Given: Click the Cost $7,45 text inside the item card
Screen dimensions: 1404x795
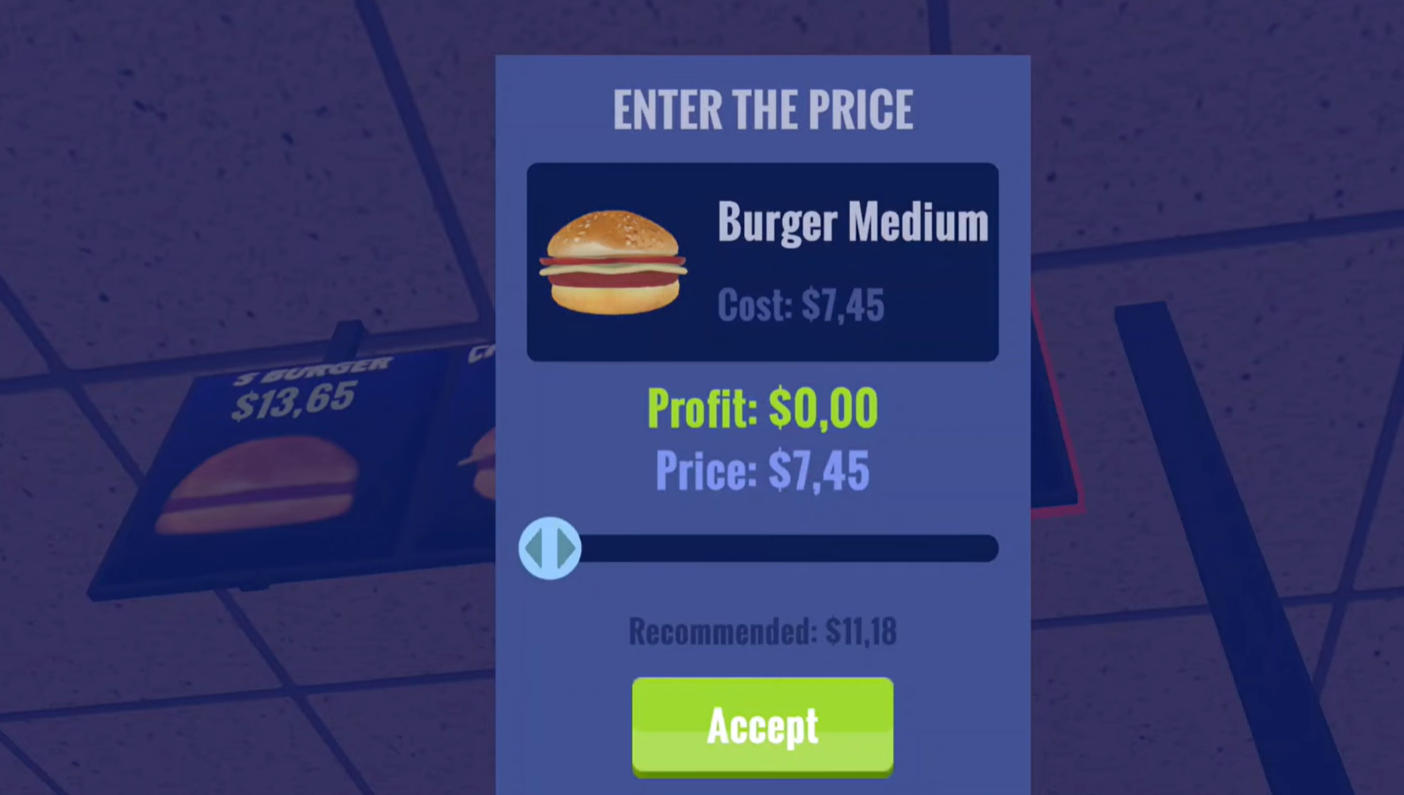Looking at the screenshot, I should pyautogui.click(x=800, y=305).
